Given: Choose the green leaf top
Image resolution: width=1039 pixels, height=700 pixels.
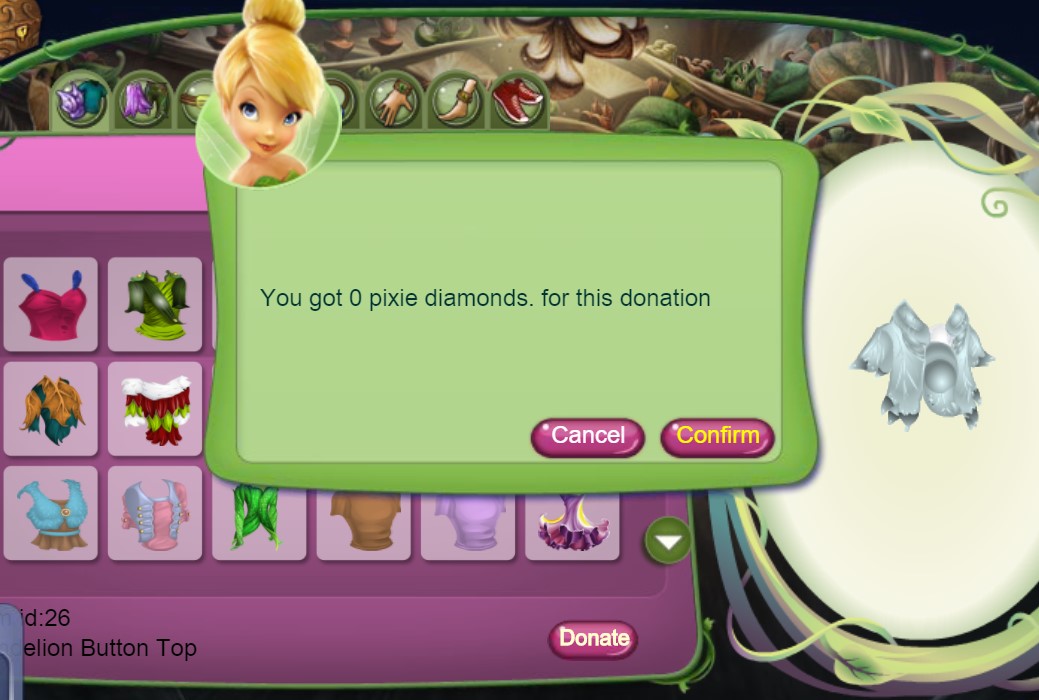Looking at the screenshot, I should pyautogui.click(x=155, y=304).
